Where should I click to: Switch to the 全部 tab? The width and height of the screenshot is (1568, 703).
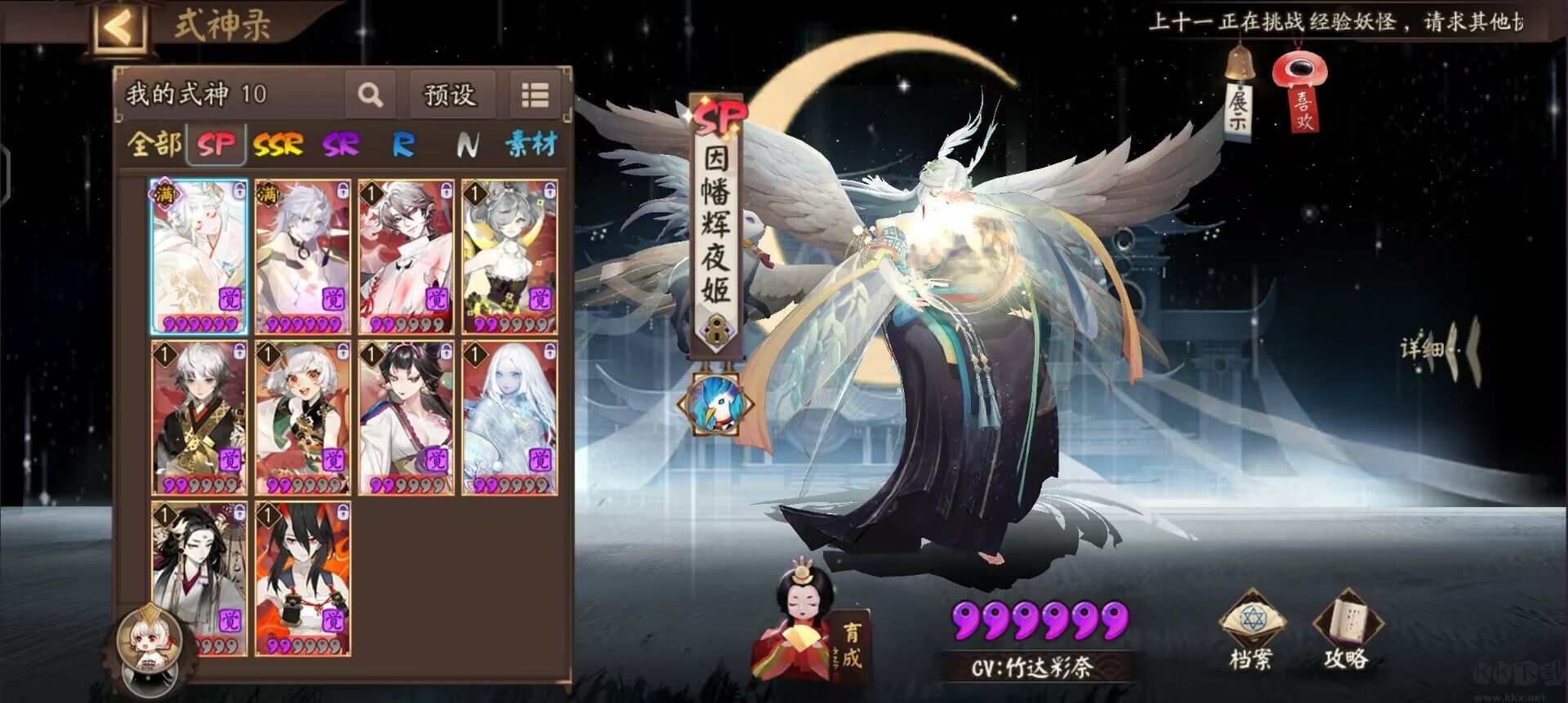(154, 145)
